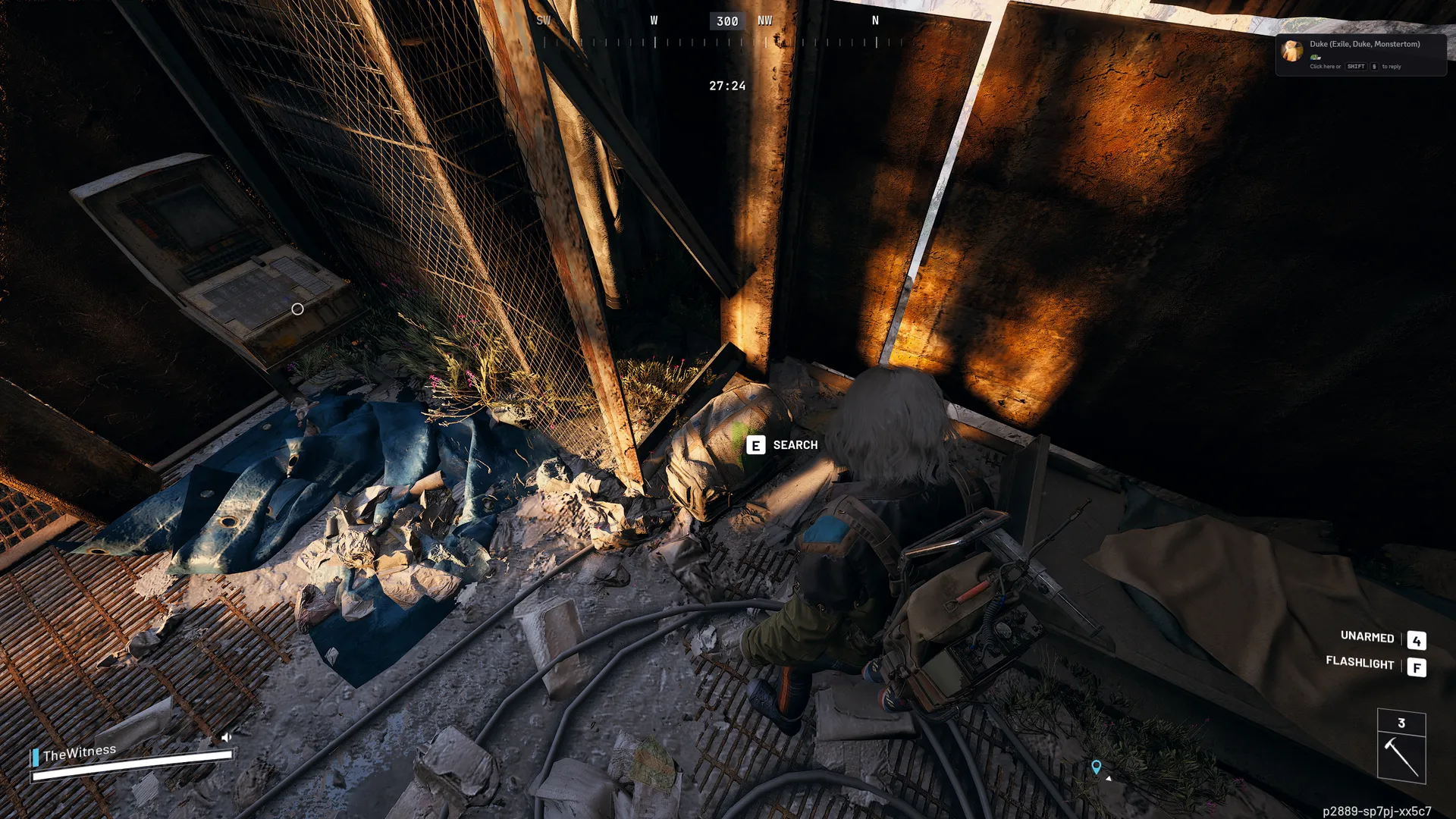
Task: Open Duke's chat notification to reply
Action: coord(1360,55)
